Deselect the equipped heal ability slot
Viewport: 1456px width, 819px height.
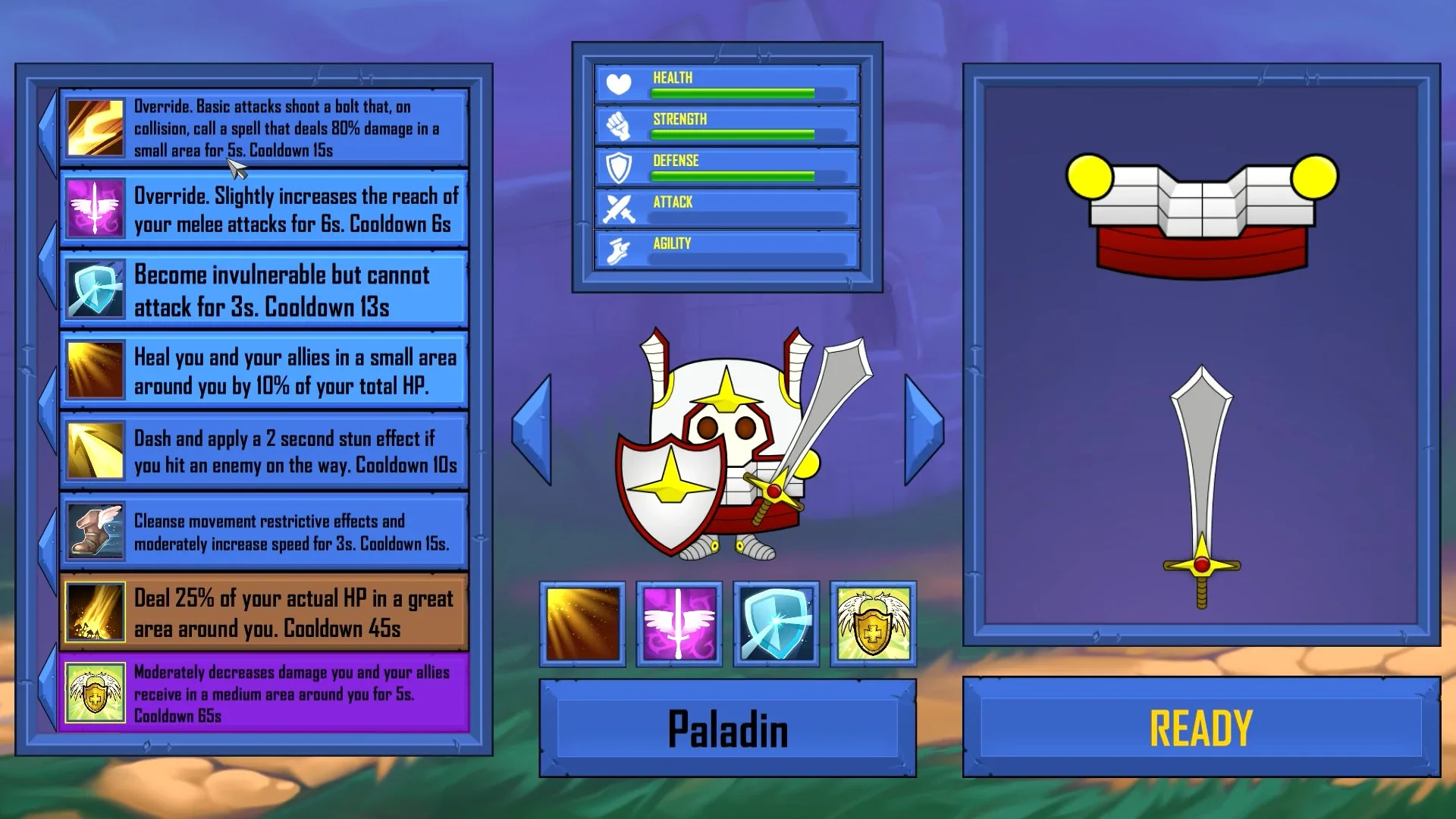coord(582,623)
